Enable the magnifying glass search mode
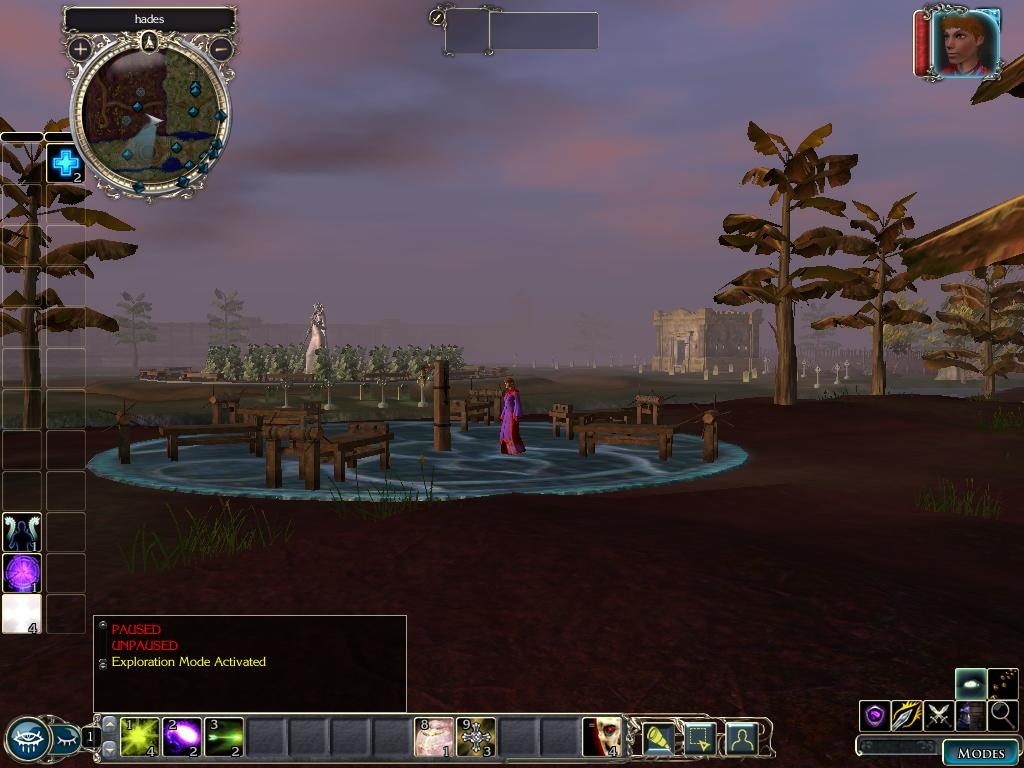This screenshot has width=1024, height=768. click(1002, 715)
